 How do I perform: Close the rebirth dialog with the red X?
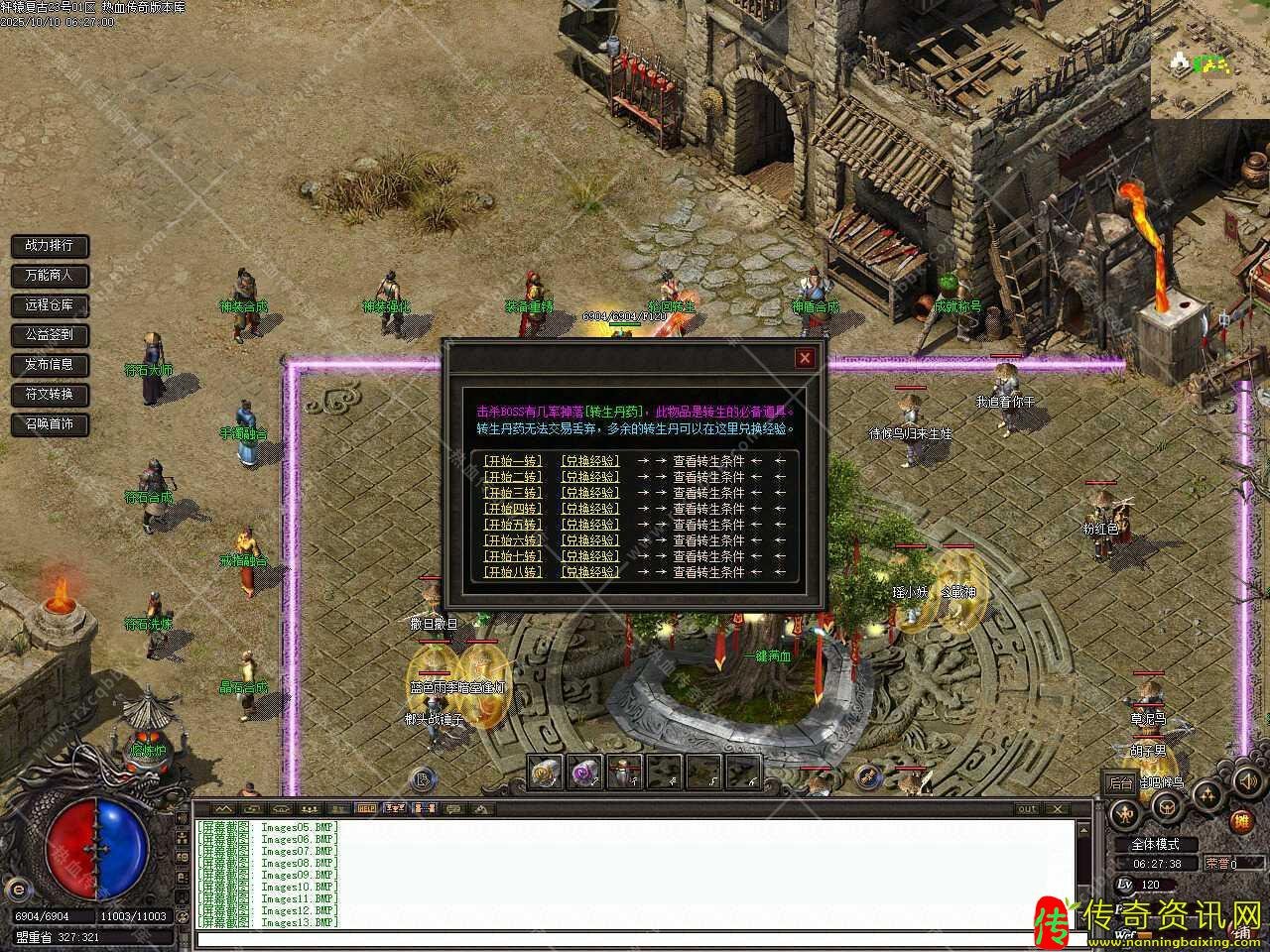[x=805, y=358]
